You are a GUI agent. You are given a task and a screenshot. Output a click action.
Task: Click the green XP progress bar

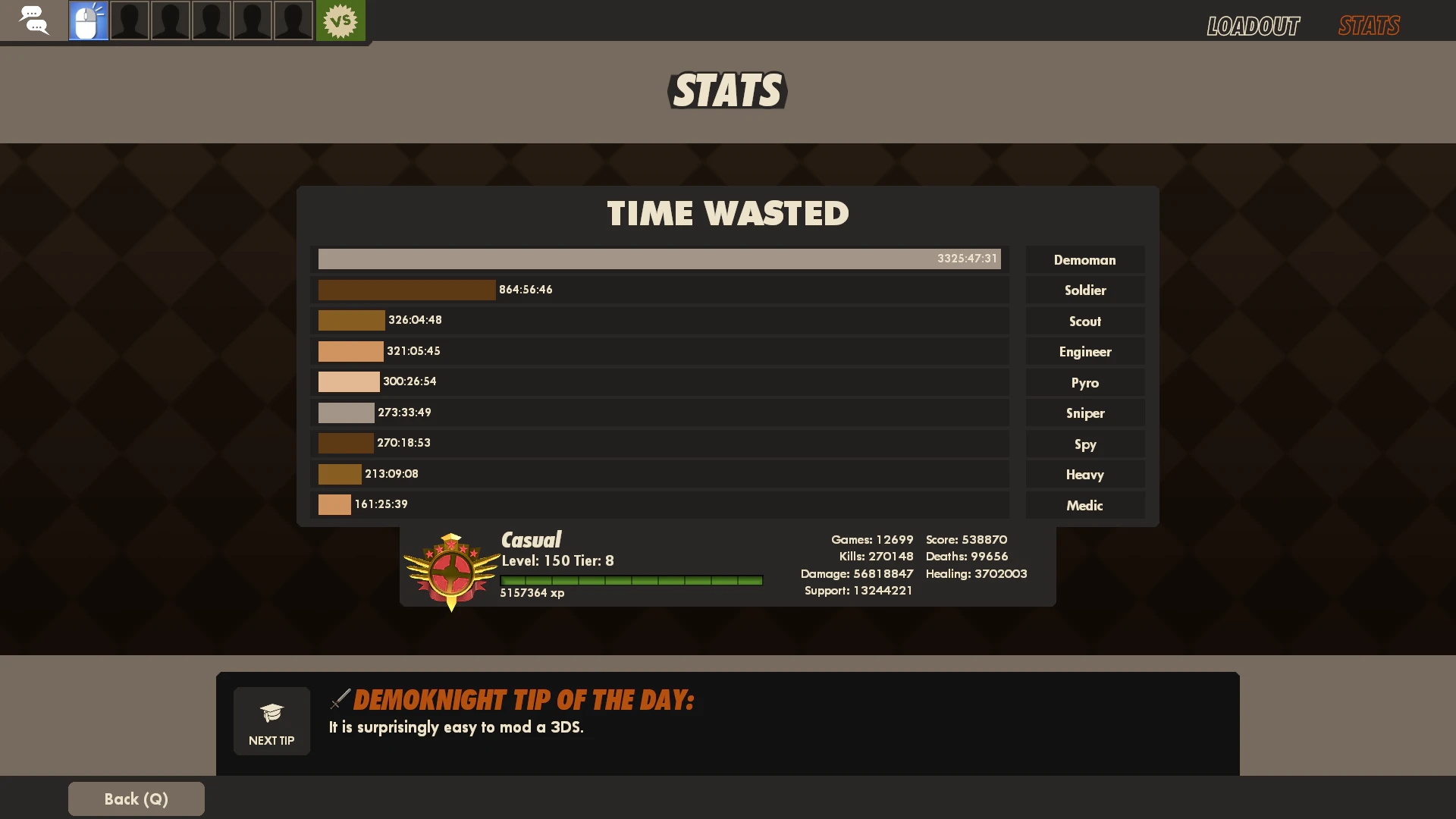631,580
